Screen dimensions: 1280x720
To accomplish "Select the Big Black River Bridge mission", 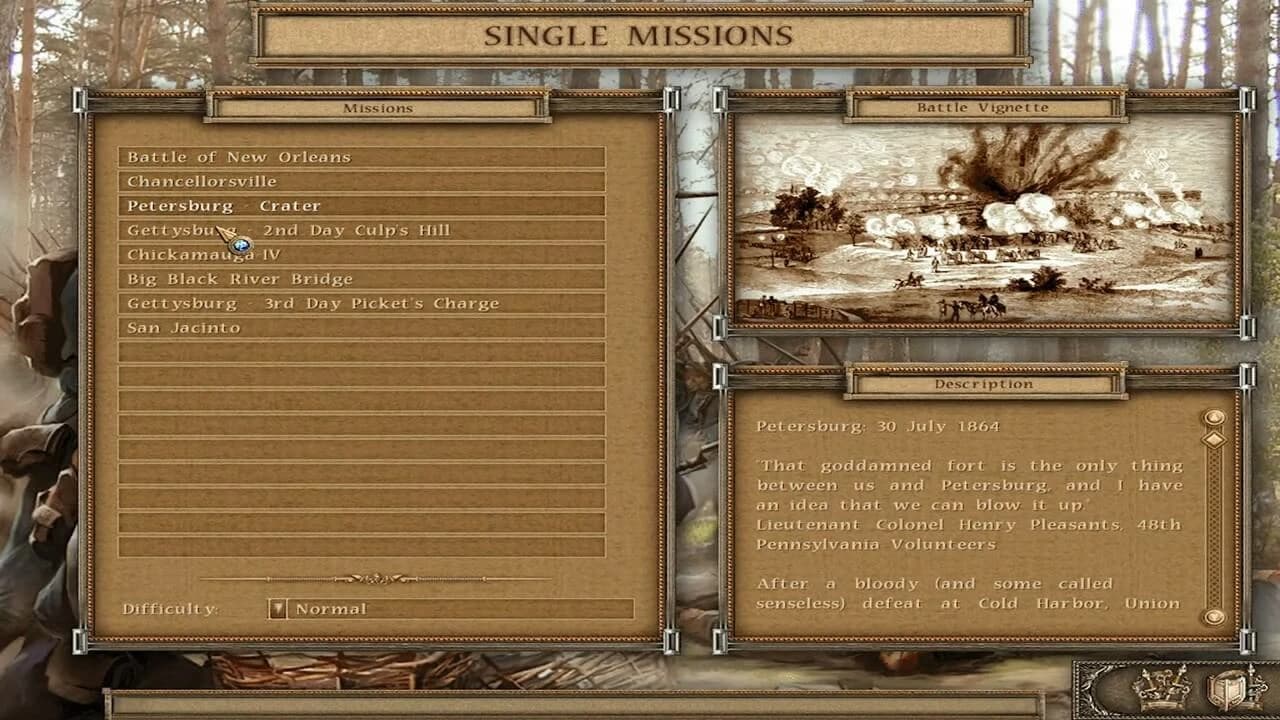I will pos(361,279).
